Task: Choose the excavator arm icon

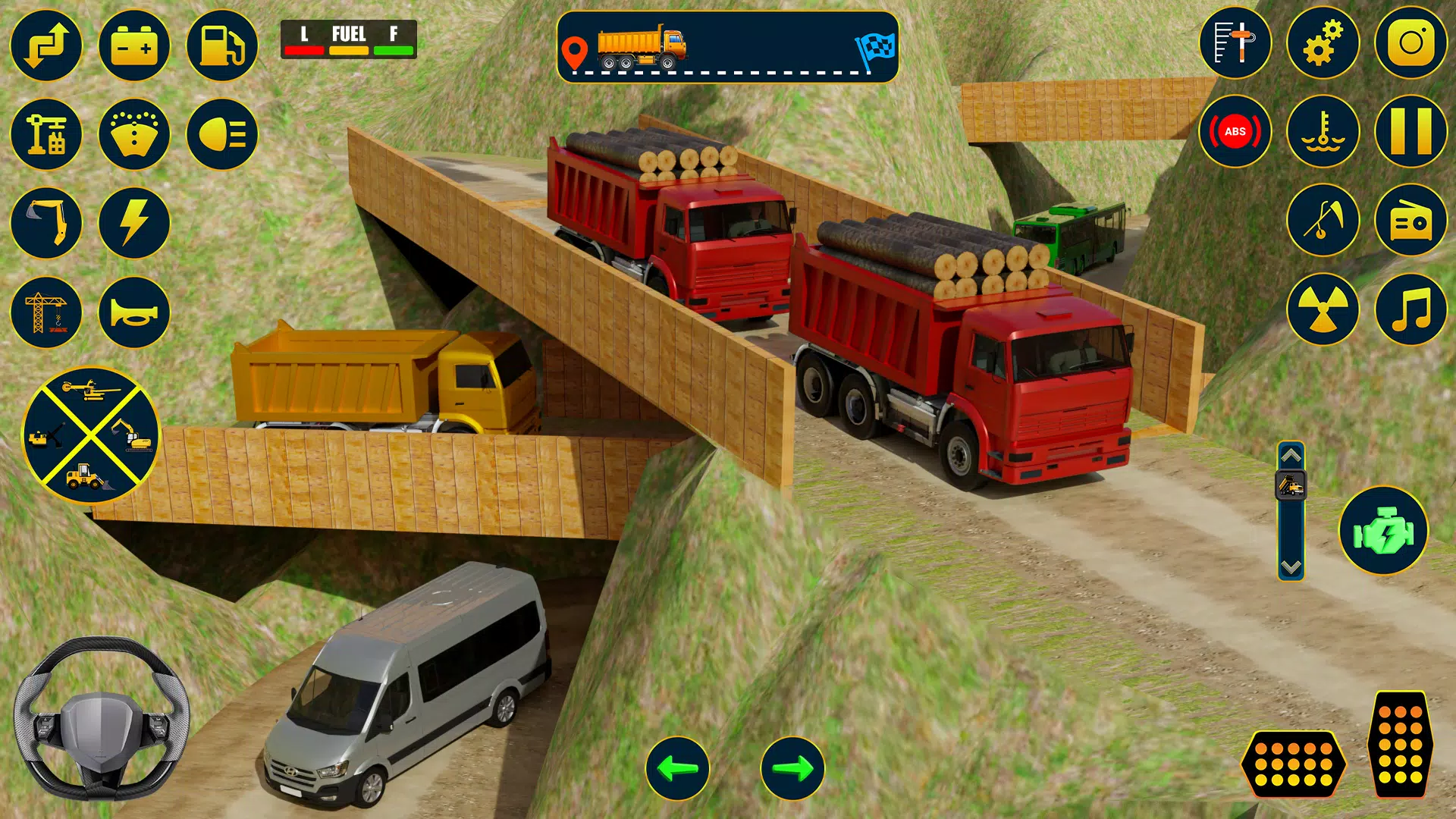Action: 46,223
